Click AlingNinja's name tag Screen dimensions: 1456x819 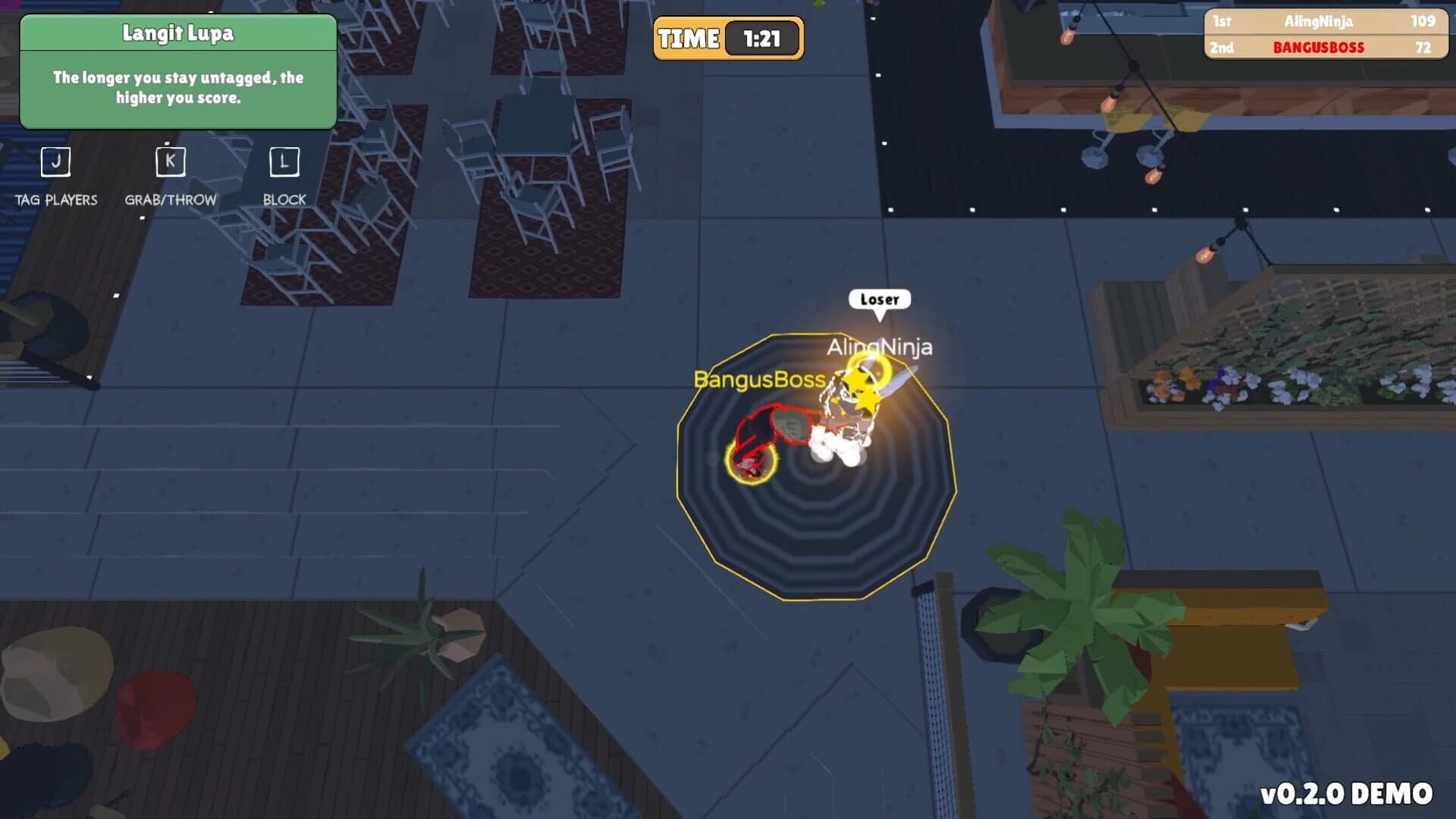point(880,347)
